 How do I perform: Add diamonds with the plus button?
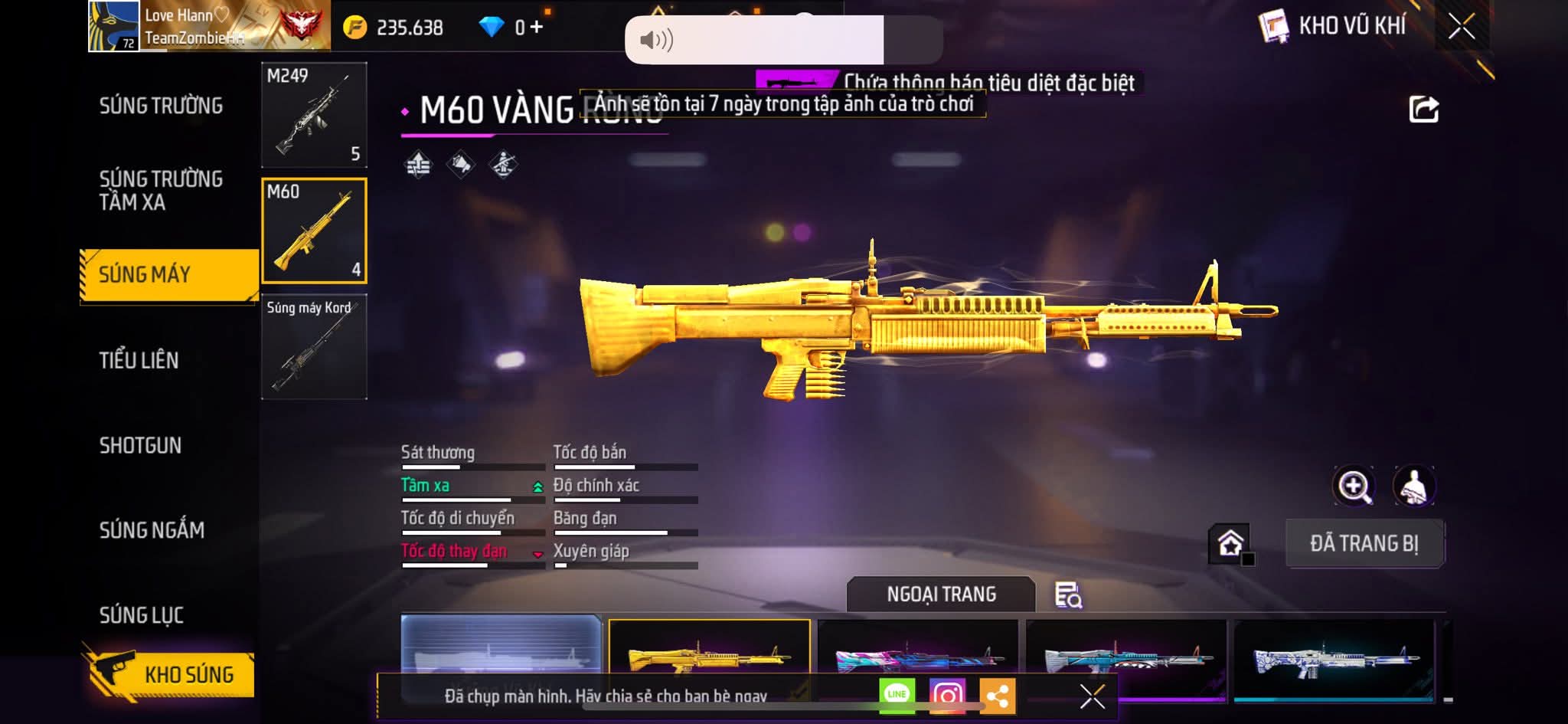point(537,28)
